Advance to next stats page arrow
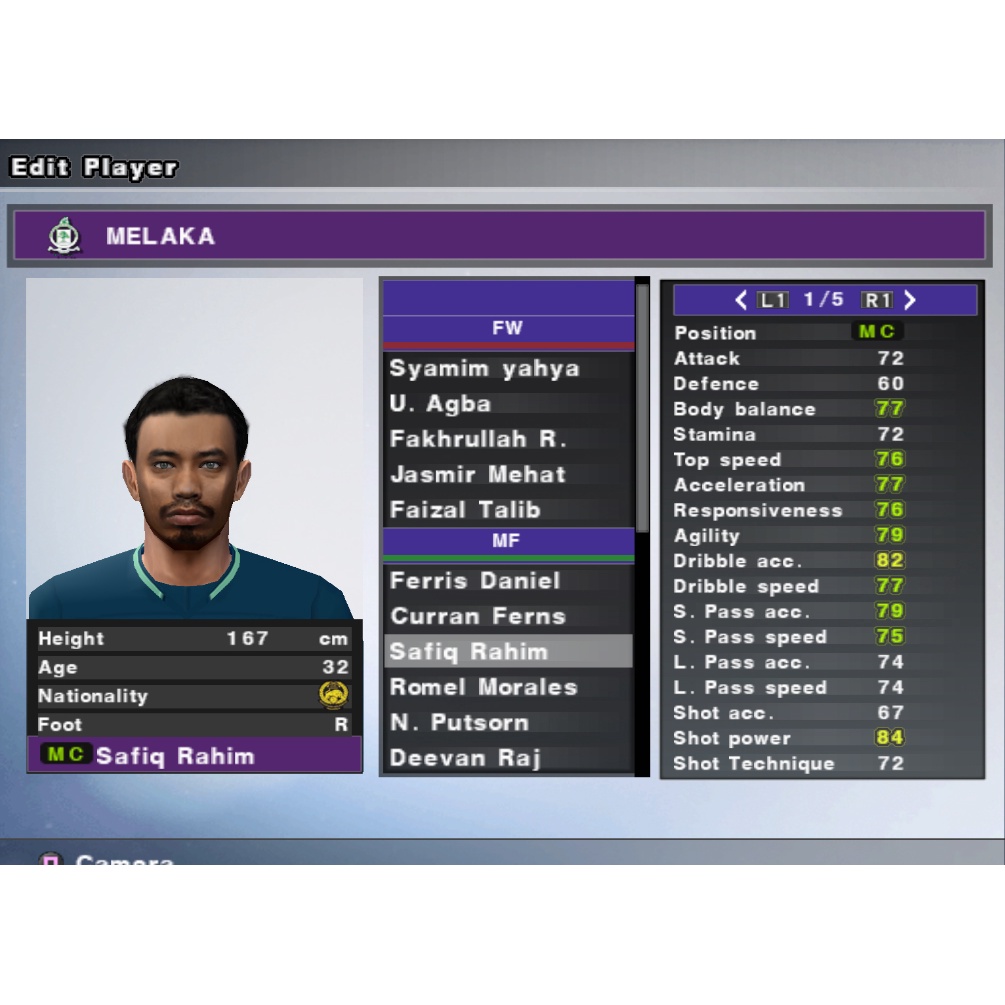1005x1005 pixels. pyautogui.click(x=910, y=300)
